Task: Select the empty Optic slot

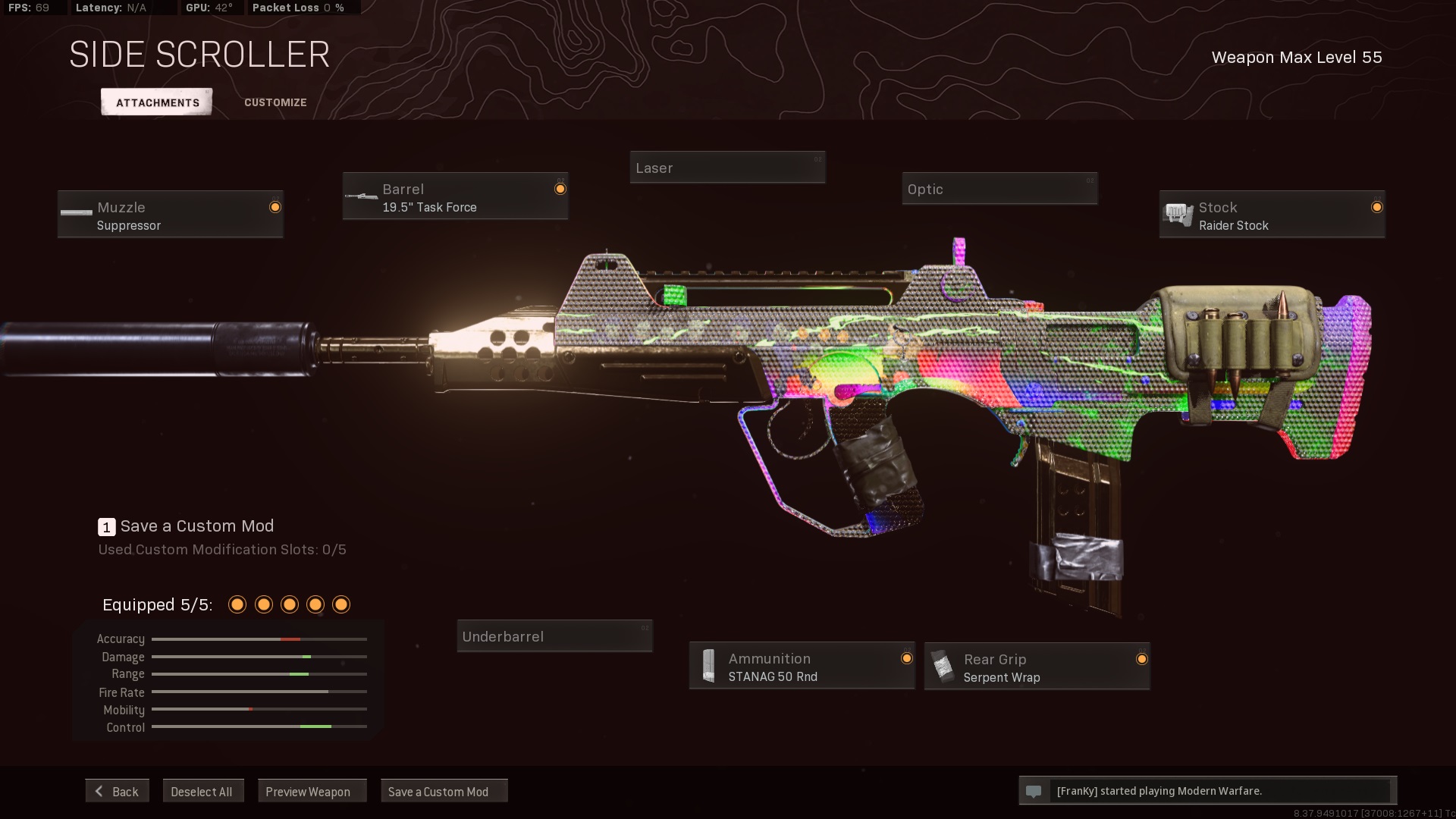Action: coord(999,189)
